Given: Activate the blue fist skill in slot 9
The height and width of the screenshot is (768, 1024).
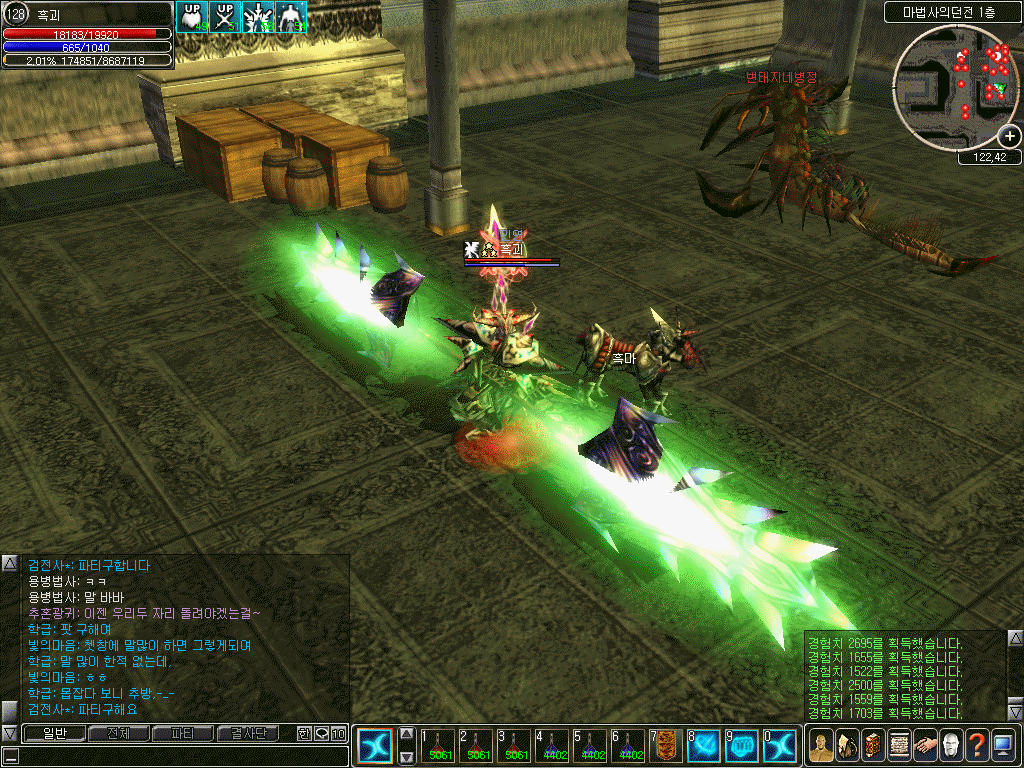Looking at the screenshot, I should [742, 745].
